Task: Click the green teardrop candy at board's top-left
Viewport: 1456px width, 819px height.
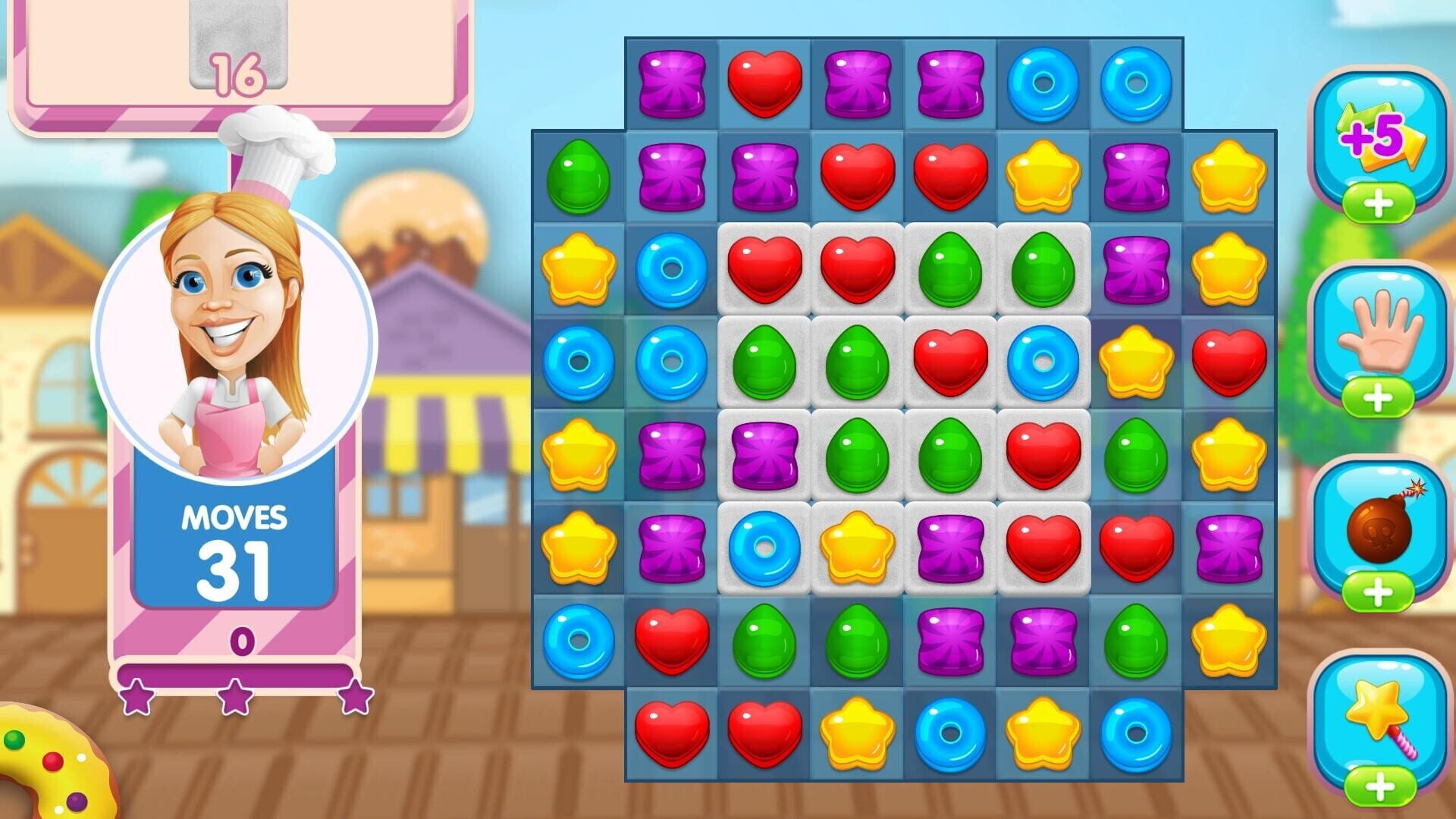Action: point(579,176)
